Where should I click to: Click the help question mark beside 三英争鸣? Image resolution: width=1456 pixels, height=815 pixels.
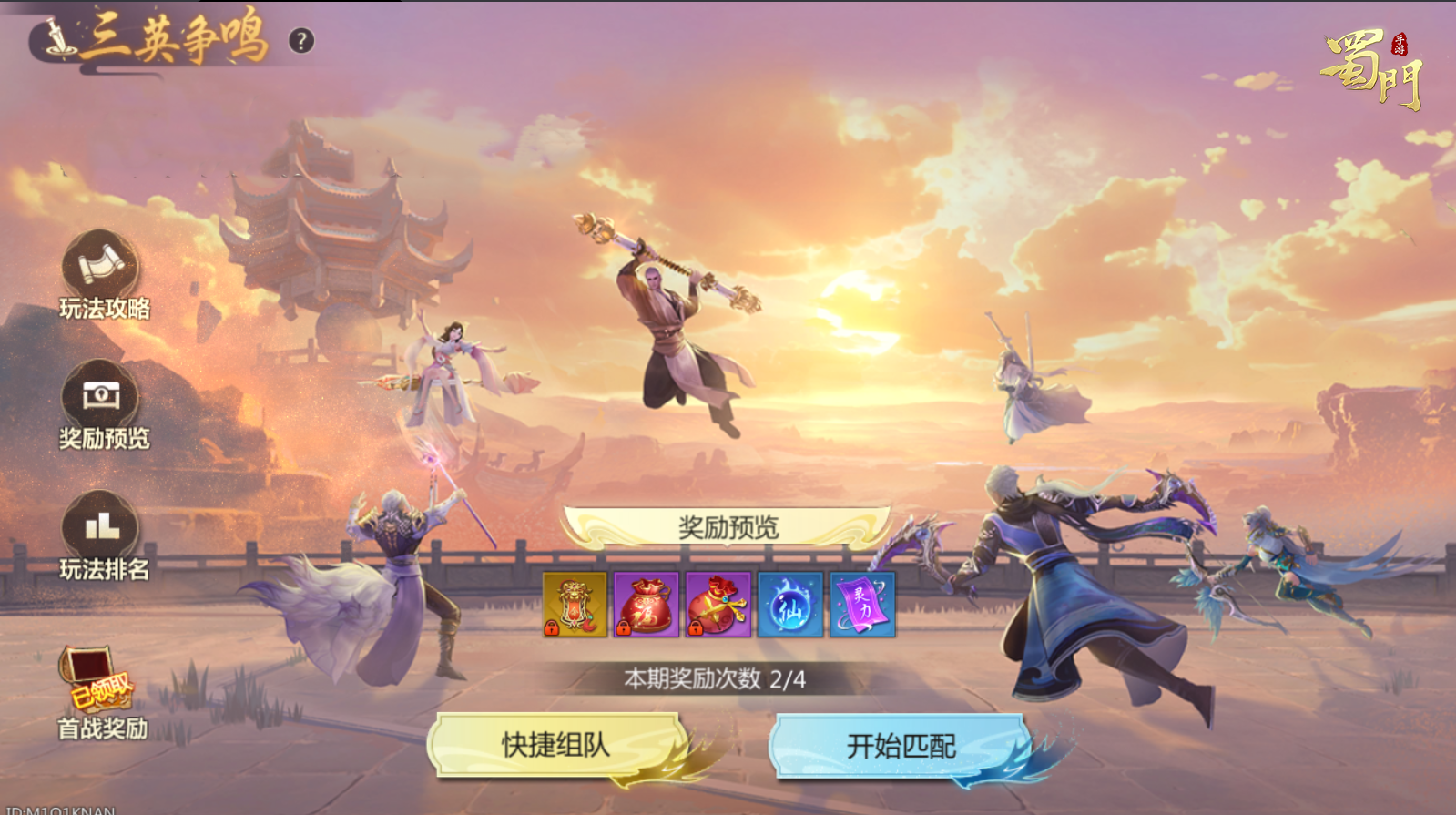pos(300,40)
